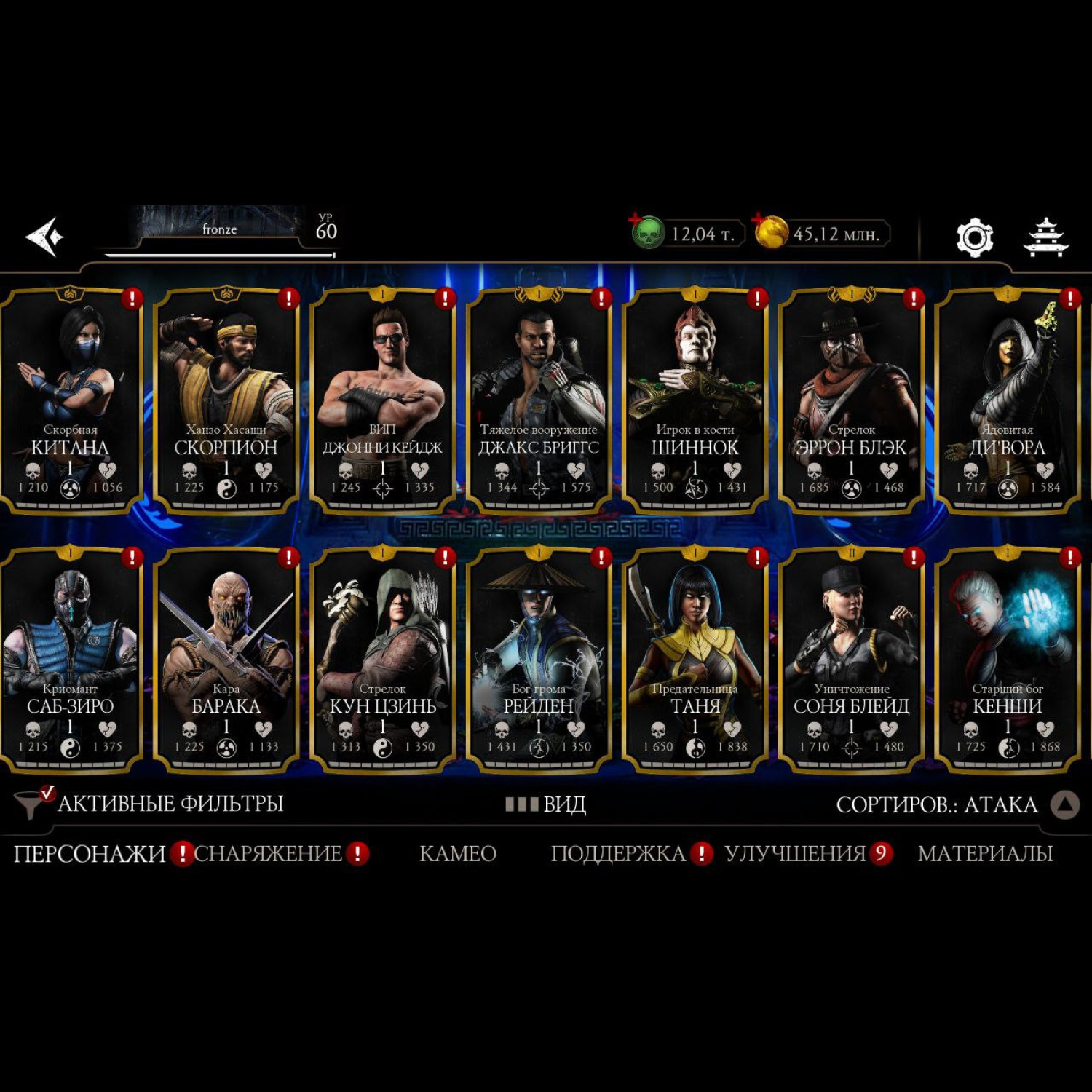Image resolution: width=1092 pixels, height=1092 pixels.
Task: Select the Саб-Зиро character card
Action: (x=71, y=659)
